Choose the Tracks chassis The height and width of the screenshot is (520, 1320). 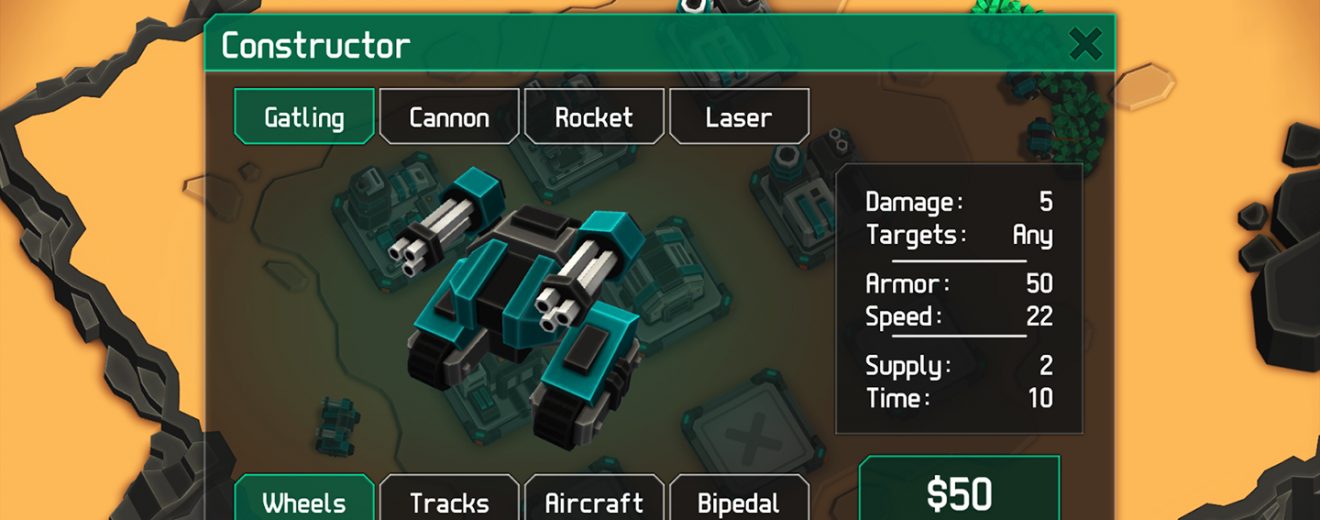pyautogui.click(x=449, y=500)
